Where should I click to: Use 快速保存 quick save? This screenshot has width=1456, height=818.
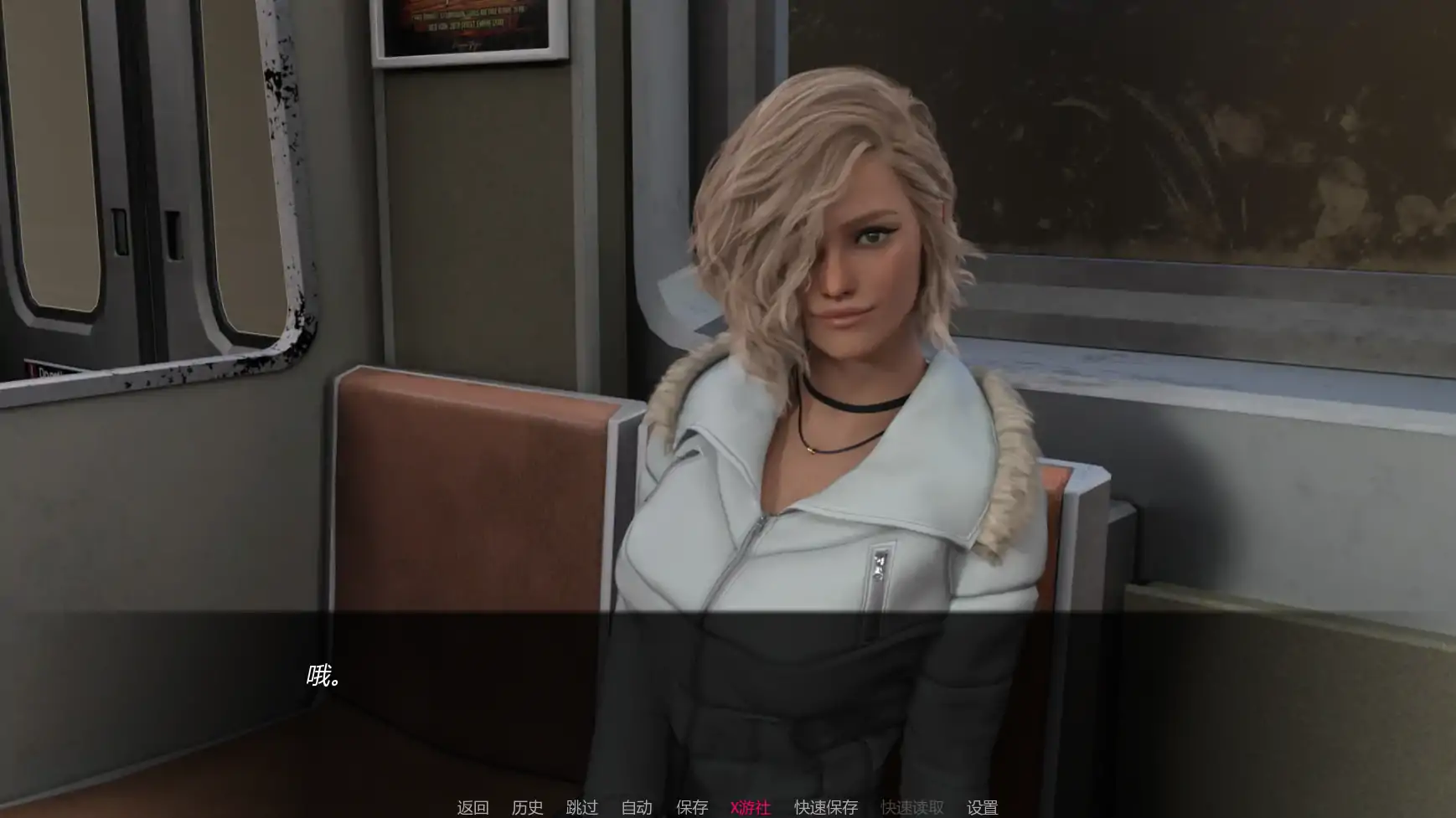(826, 807)
